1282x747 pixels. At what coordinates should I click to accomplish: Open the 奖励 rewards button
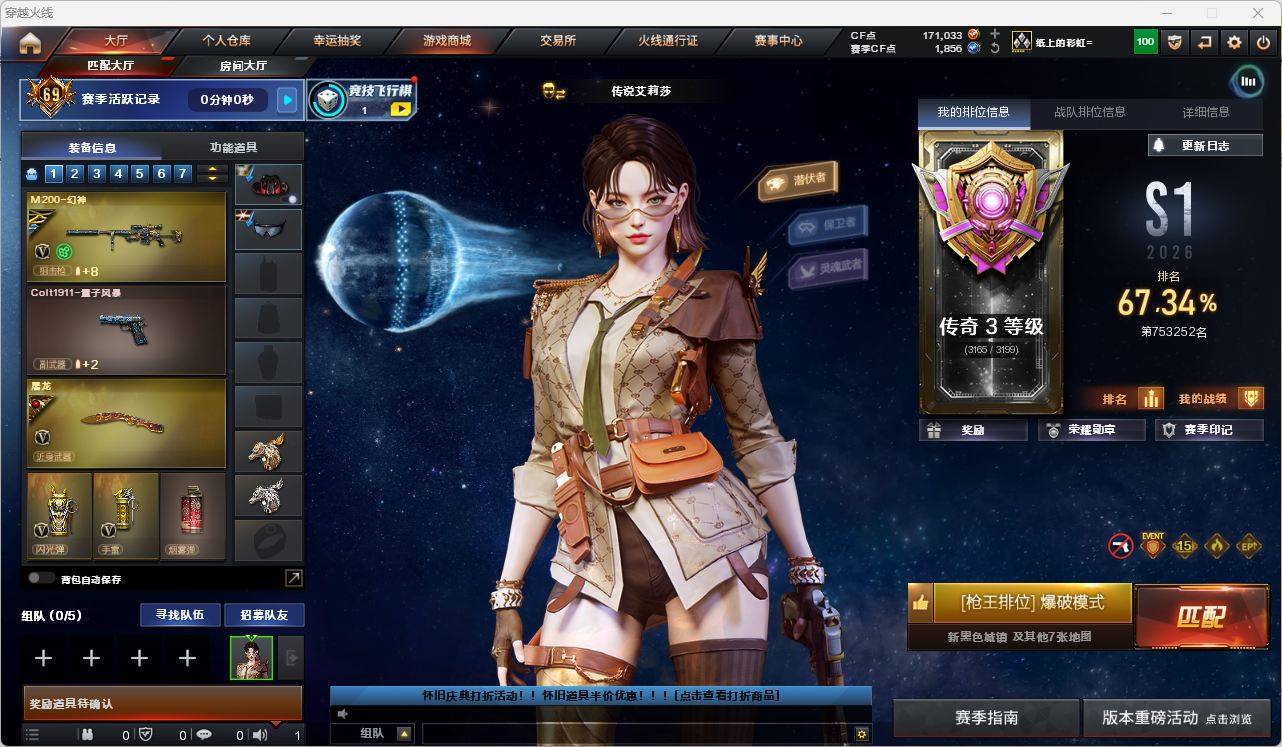click(973, 430)
